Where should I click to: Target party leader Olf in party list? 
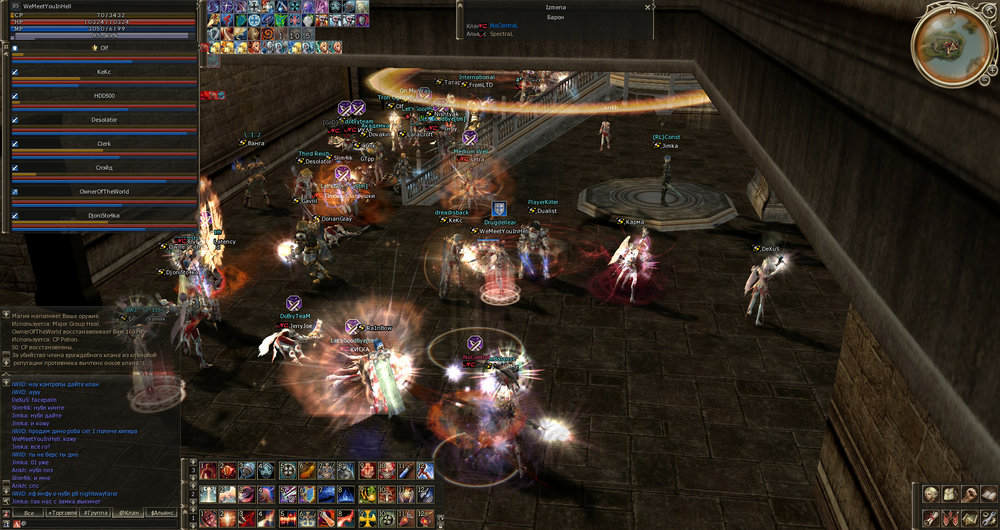click(104, 48)
